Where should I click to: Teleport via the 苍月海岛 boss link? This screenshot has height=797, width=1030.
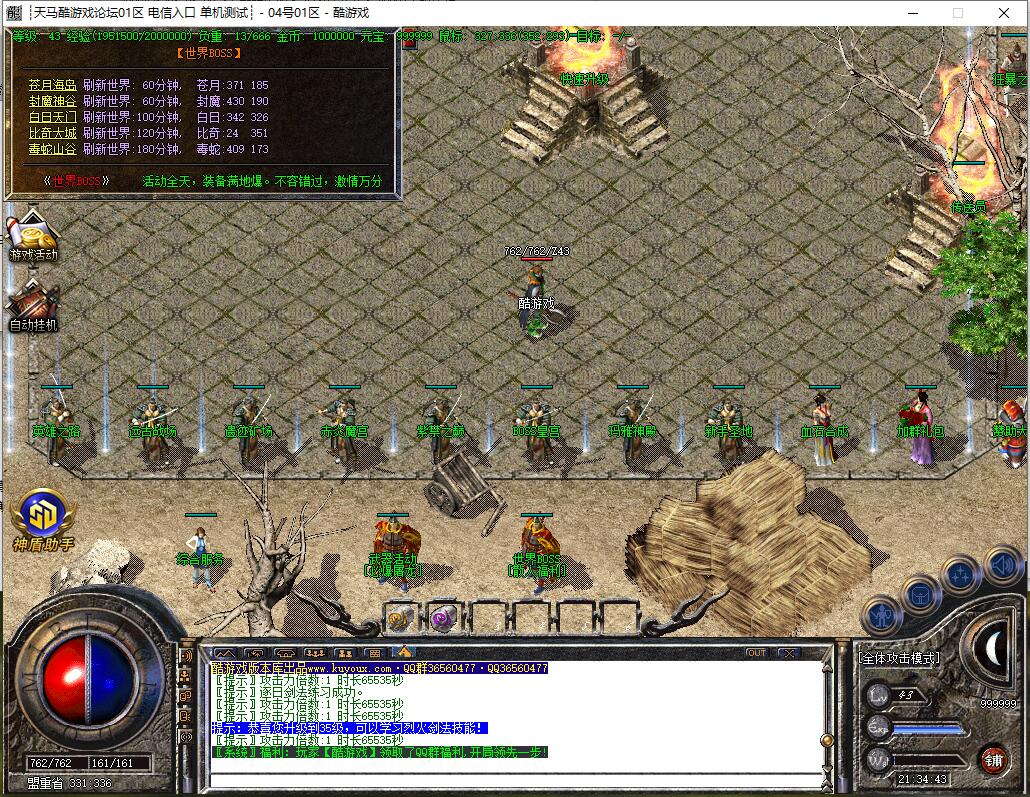point(52,86)
